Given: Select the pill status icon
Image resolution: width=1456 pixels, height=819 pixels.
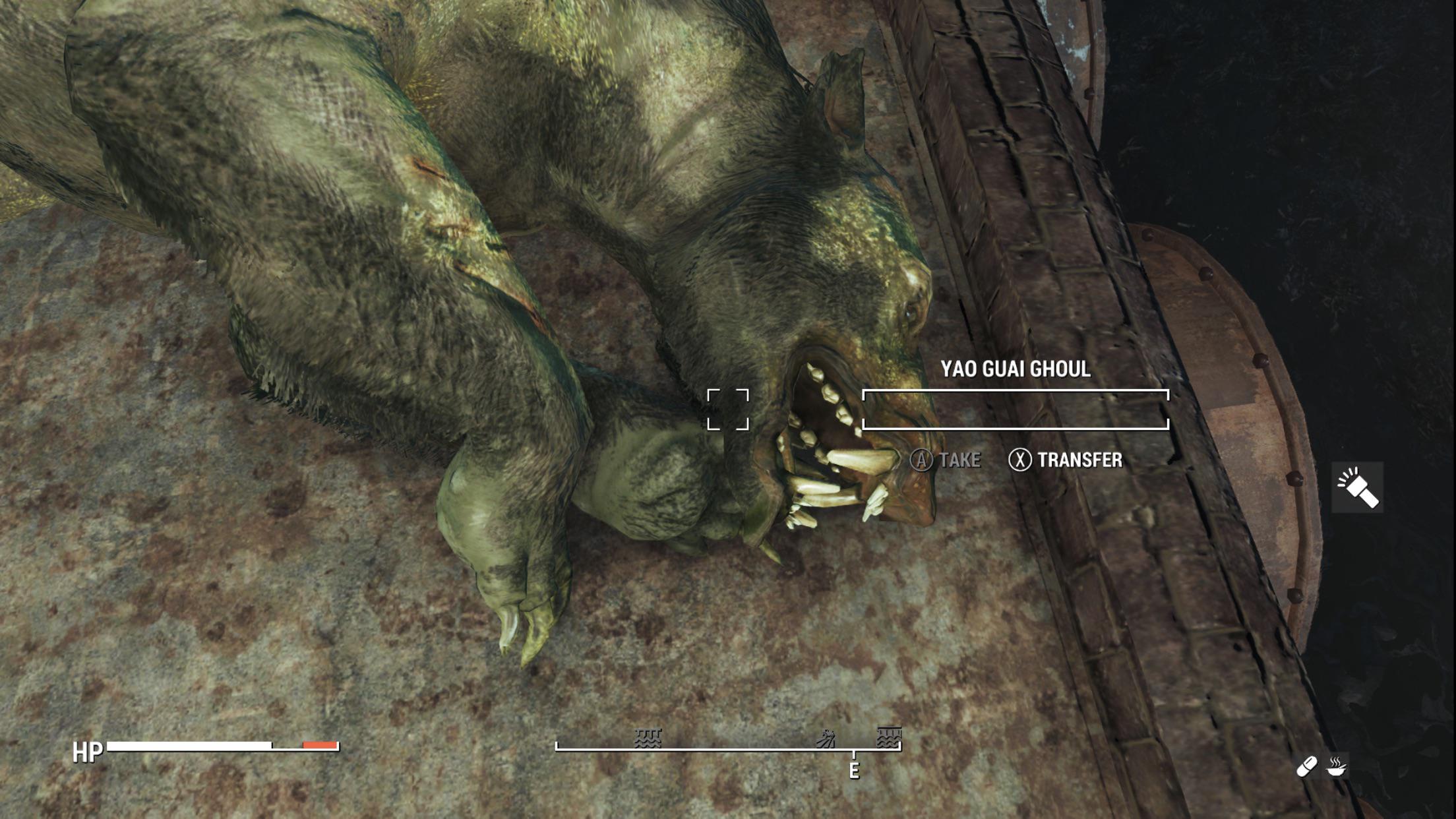Looking at the screenshot, I should [1306, 766].
